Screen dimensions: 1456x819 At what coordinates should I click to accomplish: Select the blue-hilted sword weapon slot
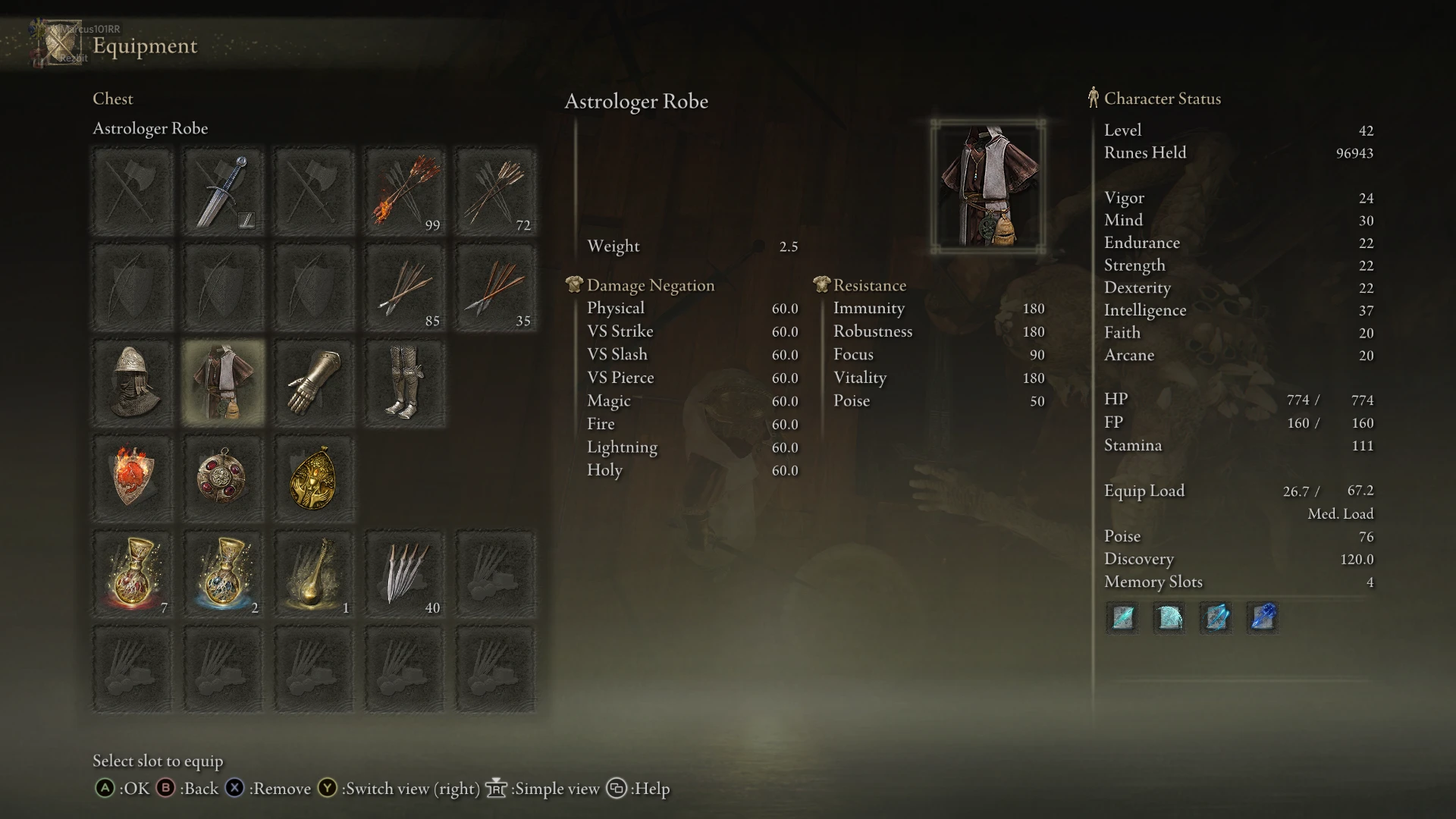tap(223, 191)
